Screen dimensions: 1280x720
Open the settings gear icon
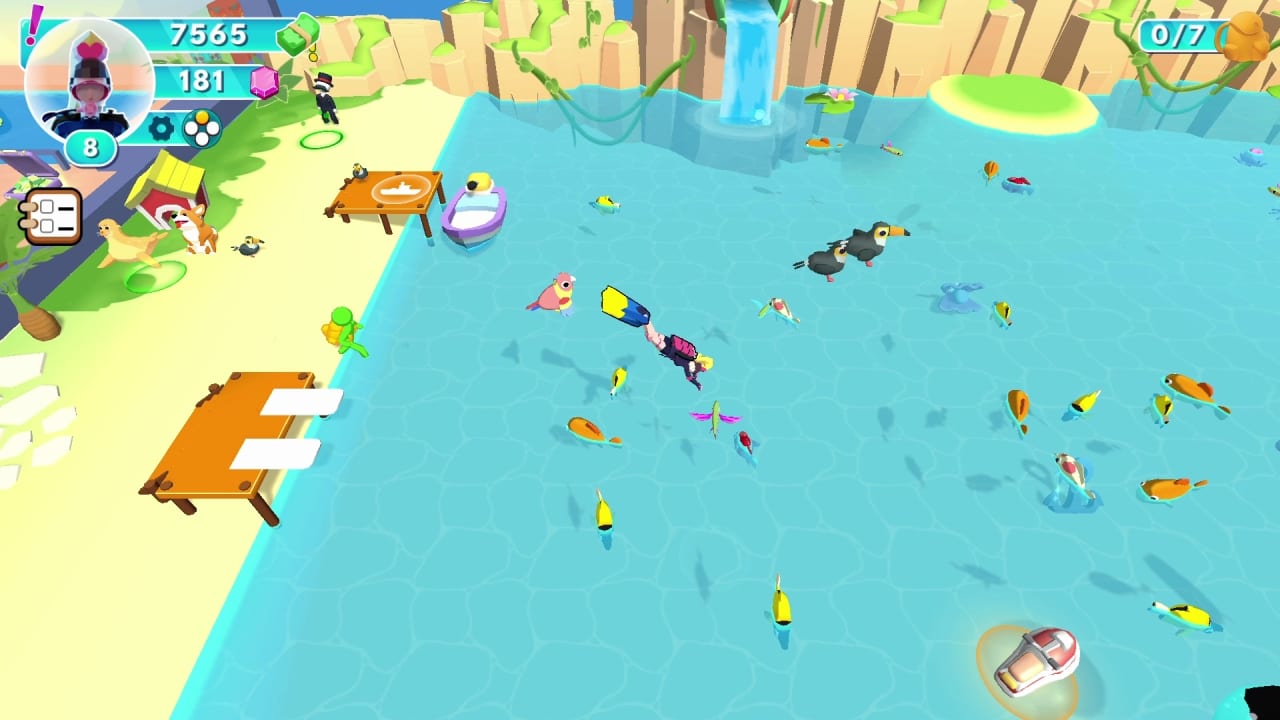pyautogui.click(x=160, y=128)
